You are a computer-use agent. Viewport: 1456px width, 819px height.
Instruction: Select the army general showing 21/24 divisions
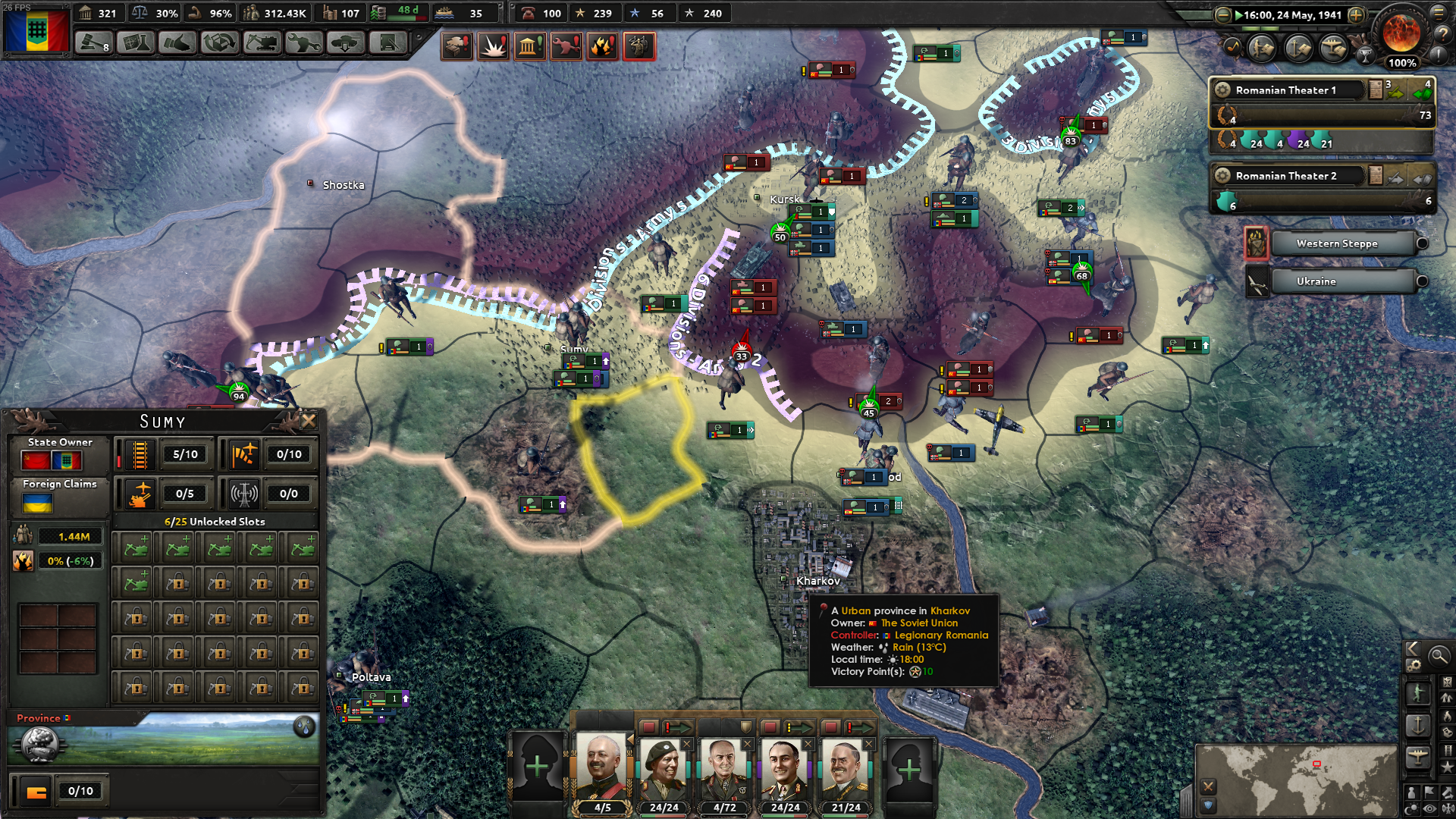pos(845,773)
